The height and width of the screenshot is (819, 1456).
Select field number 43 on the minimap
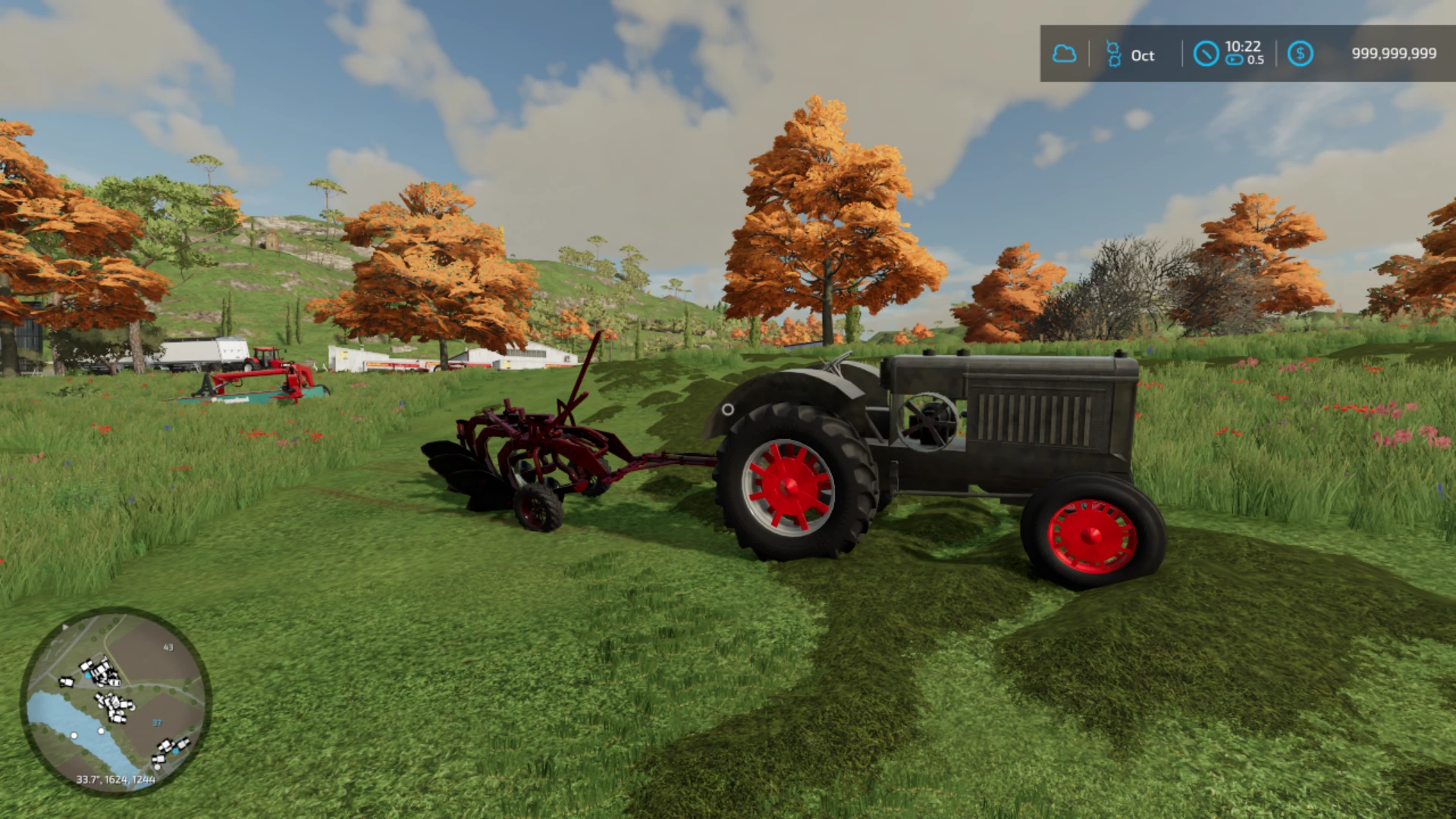[x=168, y=648]
